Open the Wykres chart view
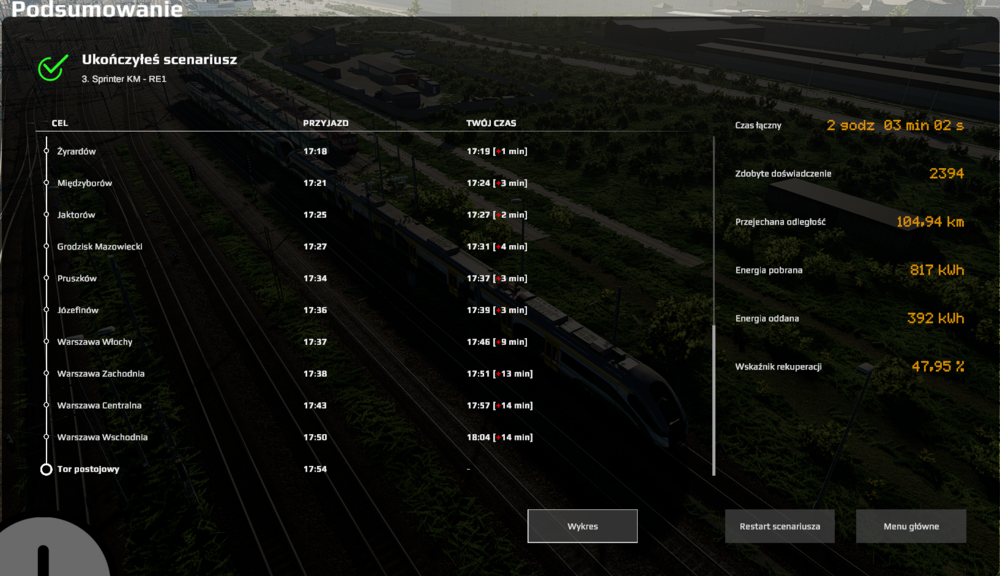 [582, 526]
